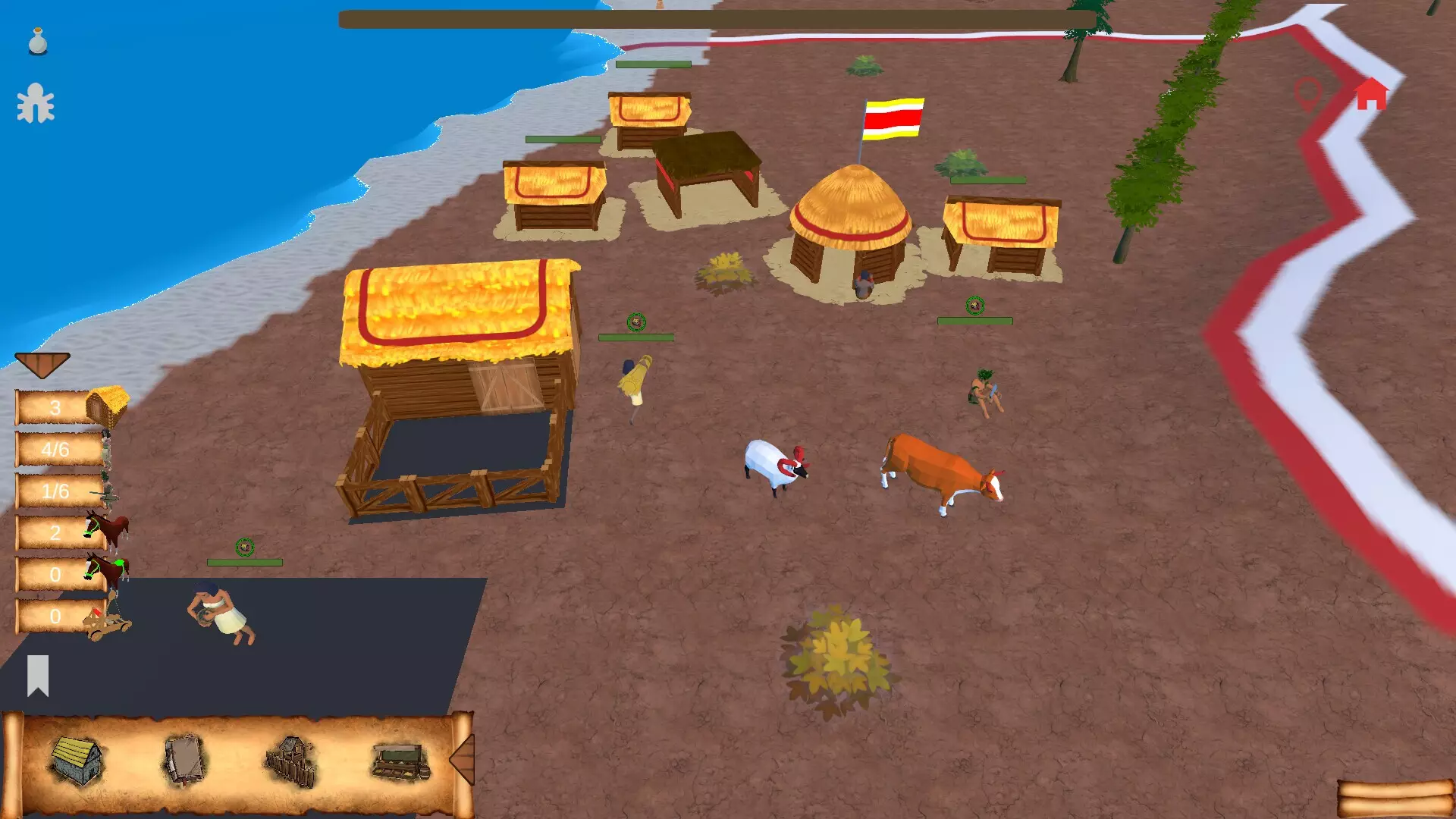Click the white bookmark ribbon icon
The height and width of the screenshot is (819, 1456).
[38, 675]
